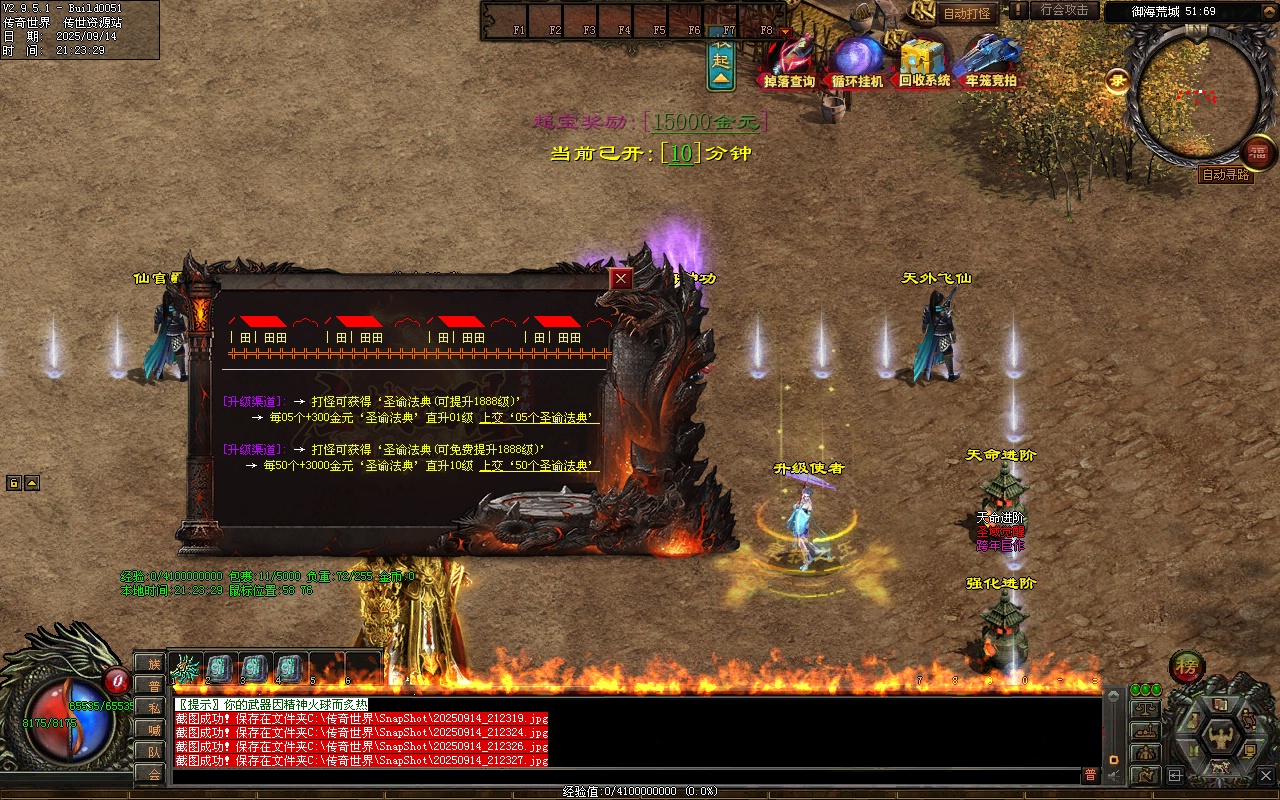Open the 回收系统 recycle chest

point(924,64)
